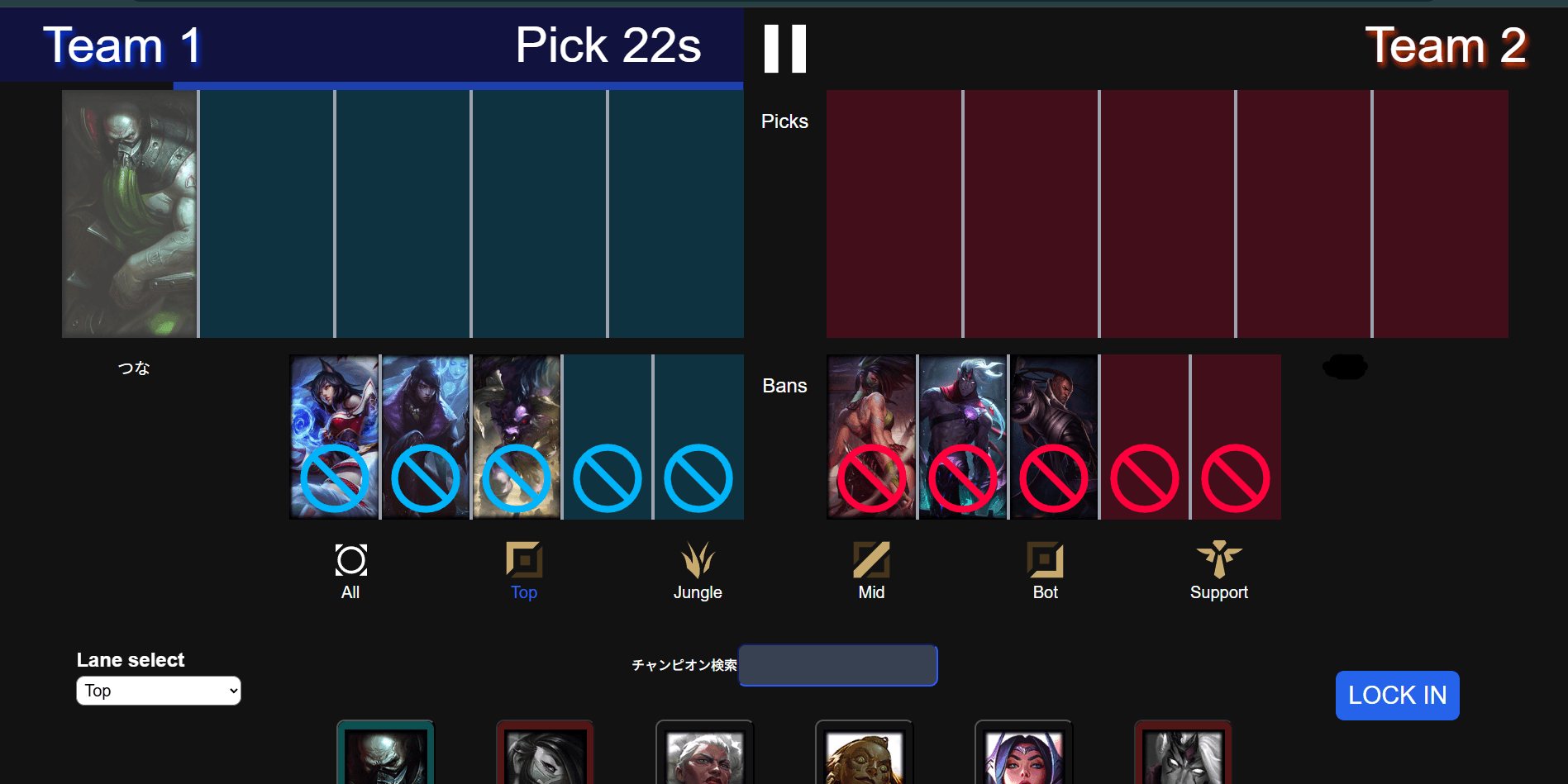Select the Support role filter icon
This screenshot has width=1568, height=784.
[1219, 560]
